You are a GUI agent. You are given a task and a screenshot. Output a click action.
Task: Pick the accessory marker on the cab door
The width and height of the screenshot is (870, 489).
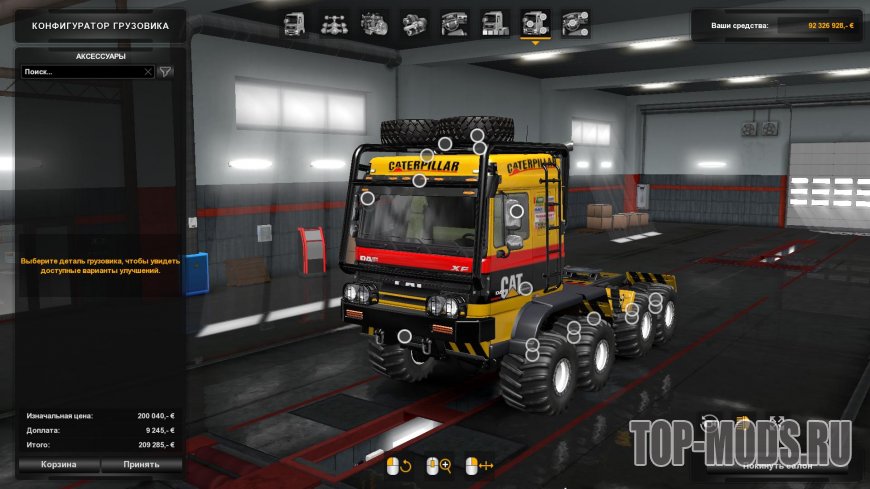(x=517, y=211)
